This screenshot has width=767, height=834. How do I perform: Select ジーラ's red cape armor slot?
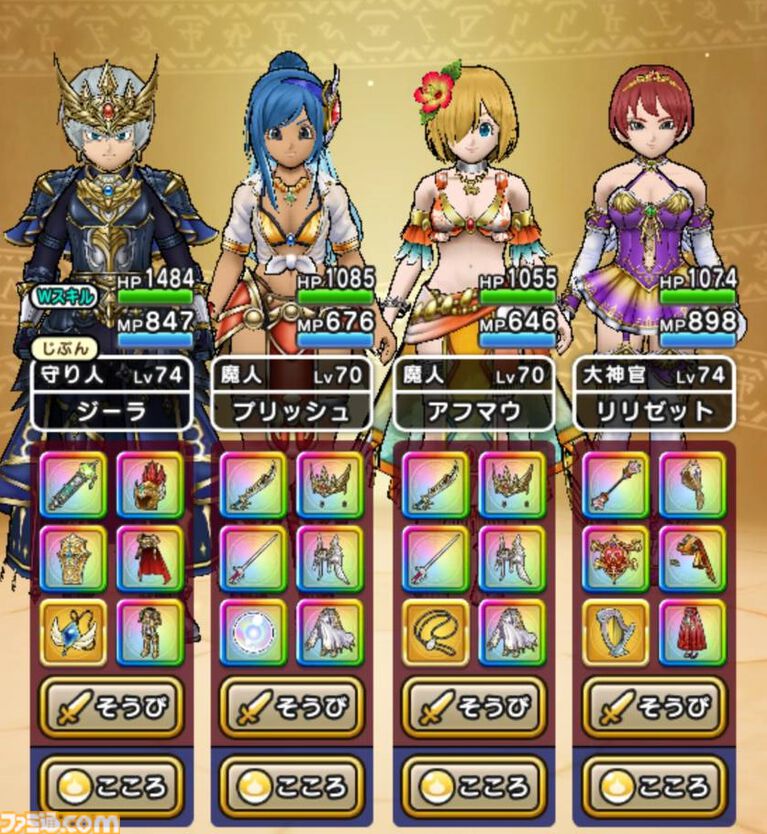click(x=150, y=559)
